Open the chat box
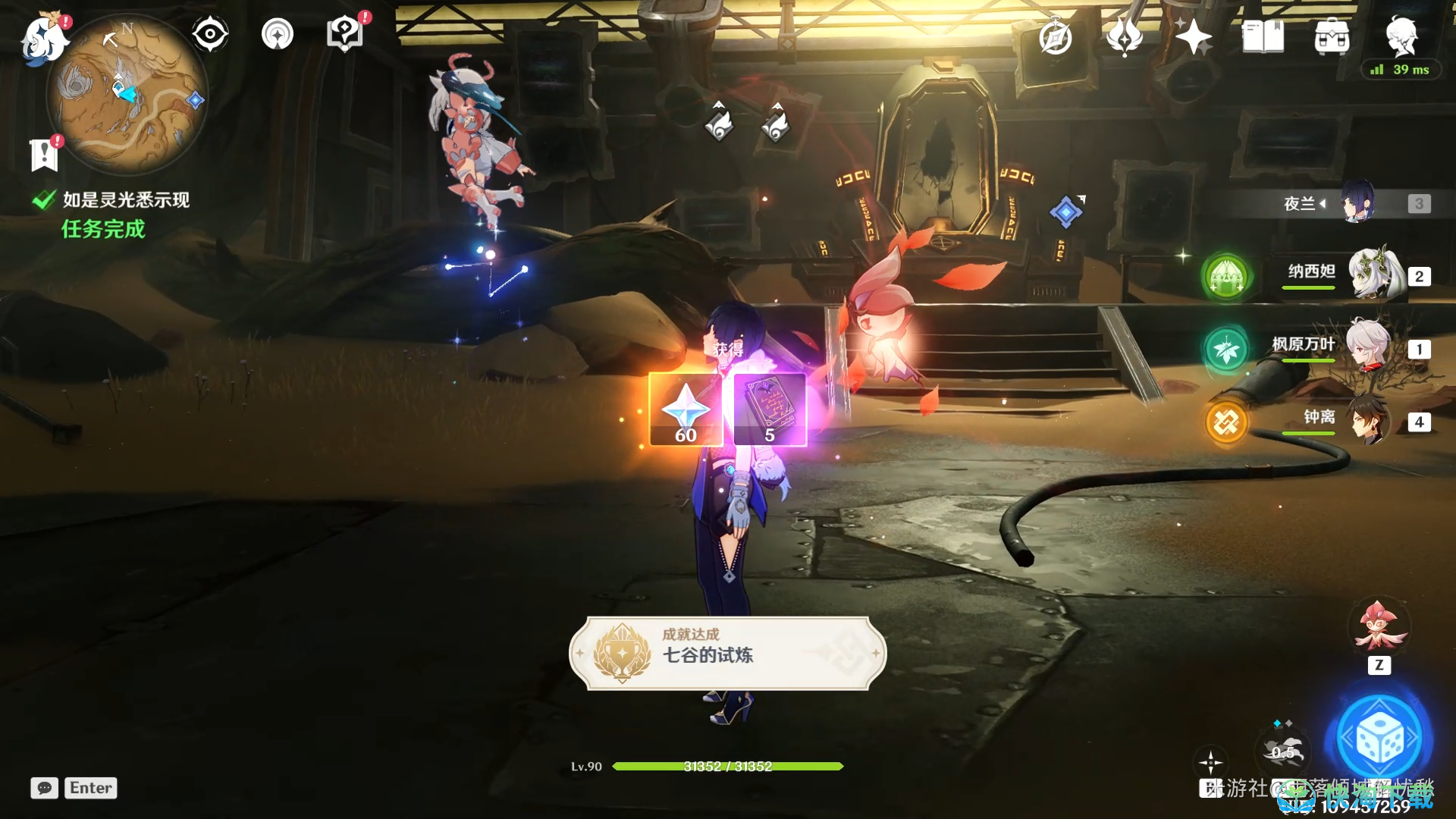The width and height of the screenshot is (1456, 819). tap(45, 788)
